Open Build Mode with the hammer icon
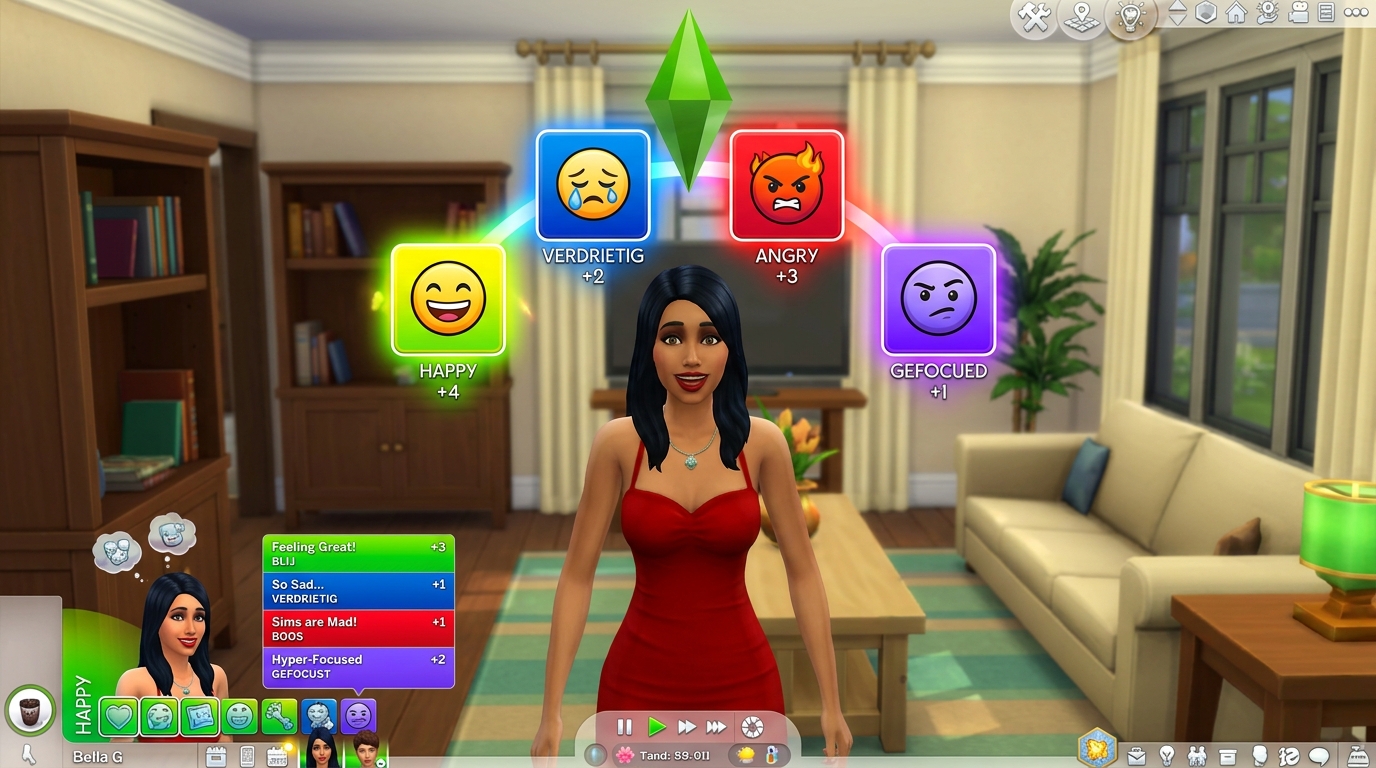Viewport: 1376px width, 768px height. click(1033, 15)
